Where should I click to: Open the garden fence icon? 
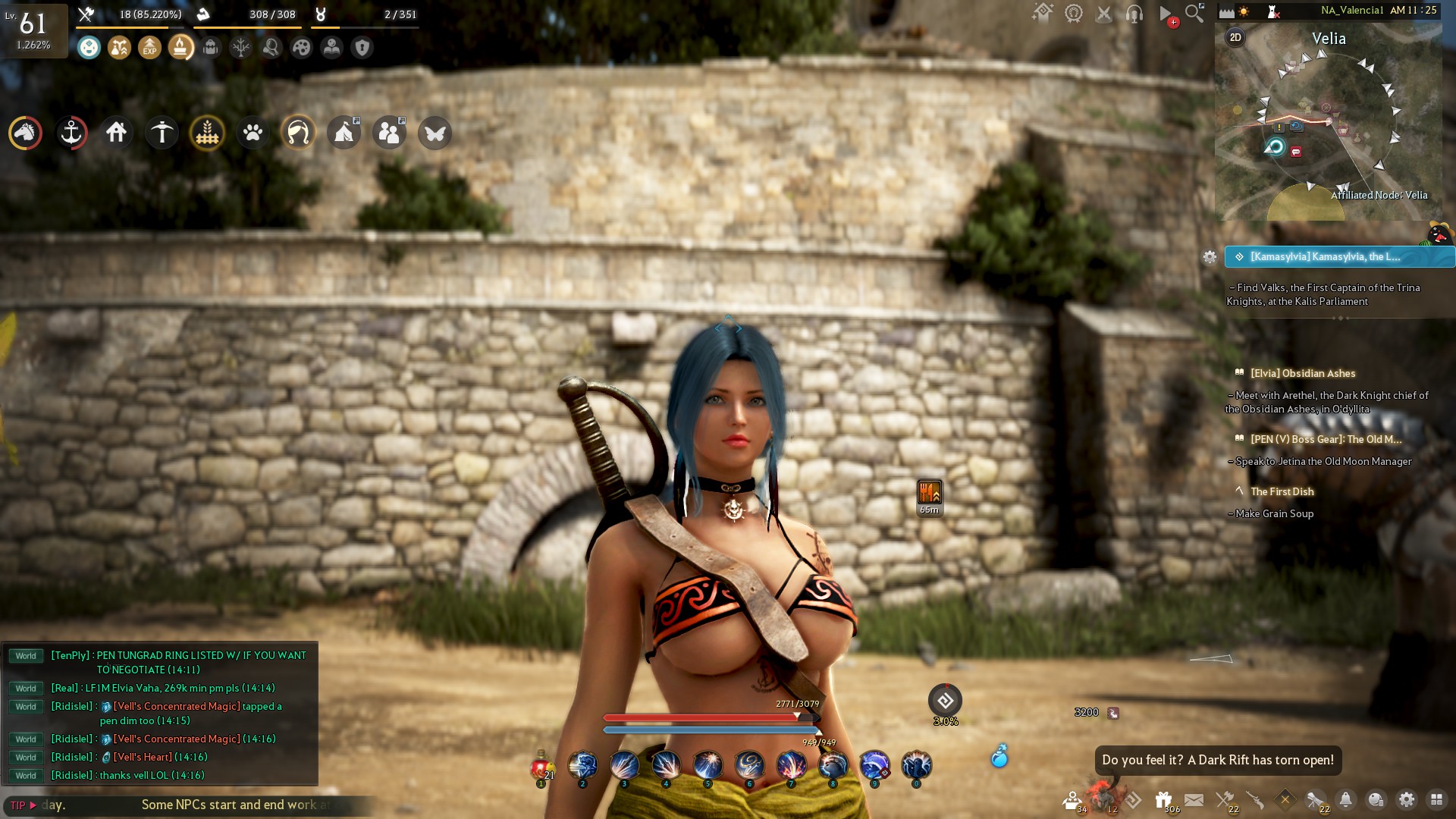tap(207, 133)
